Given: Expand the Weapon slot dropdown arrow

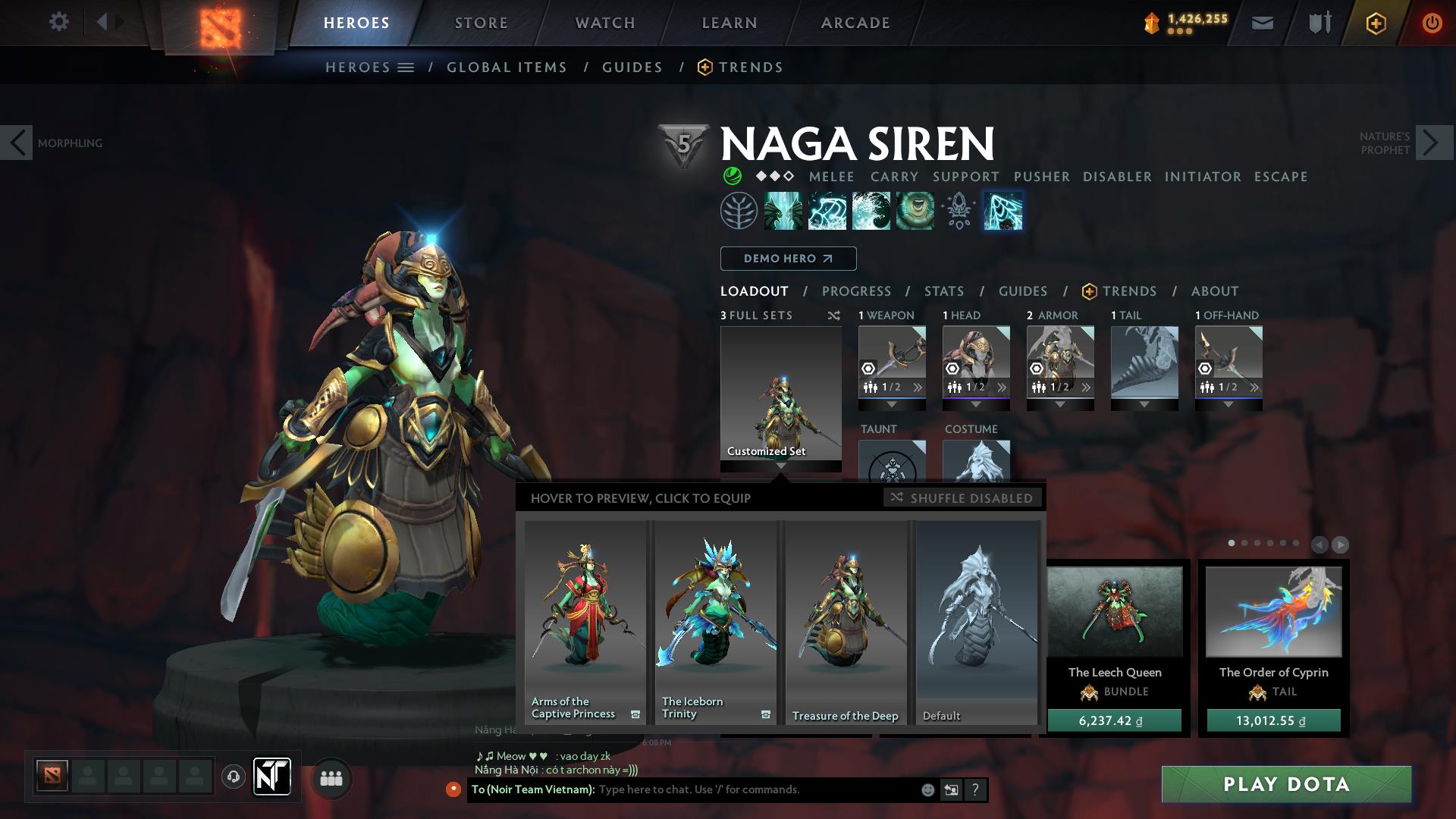Looking at the screenshot, I should 892,406.
